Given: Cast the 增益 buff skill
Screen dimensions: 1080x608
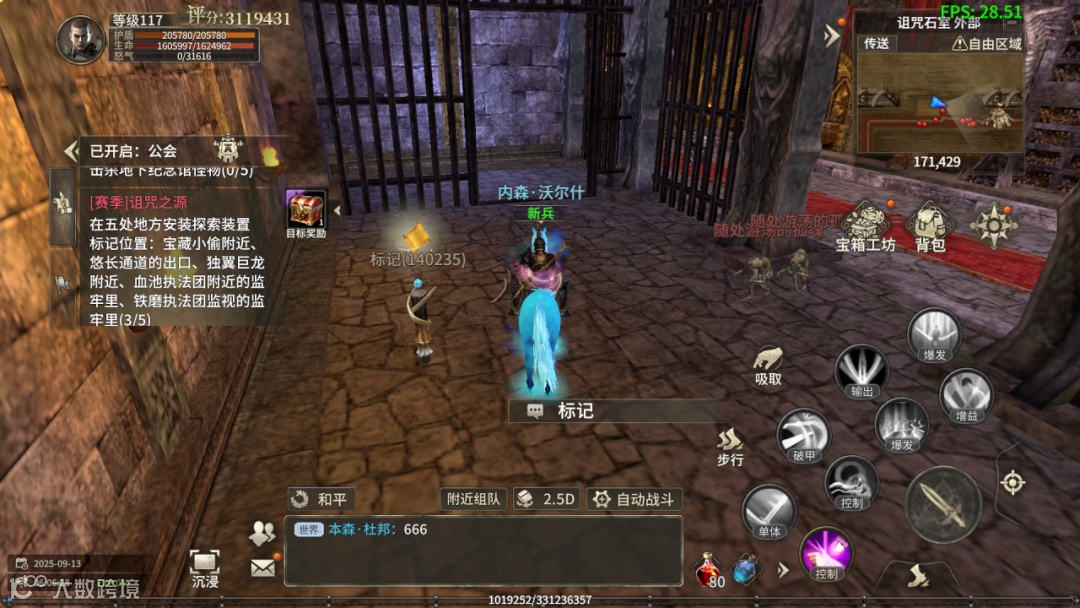Looking at the screenshot, I should tap(965, 394).
